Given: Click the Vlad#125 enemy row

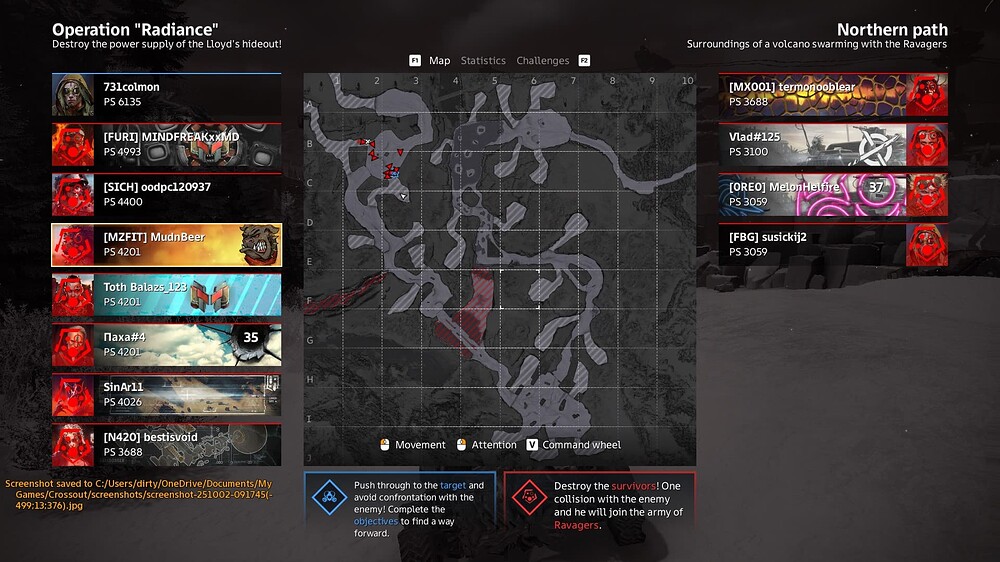Looking at the screenshot, I should pyautogui.click(x=833, y=145).
